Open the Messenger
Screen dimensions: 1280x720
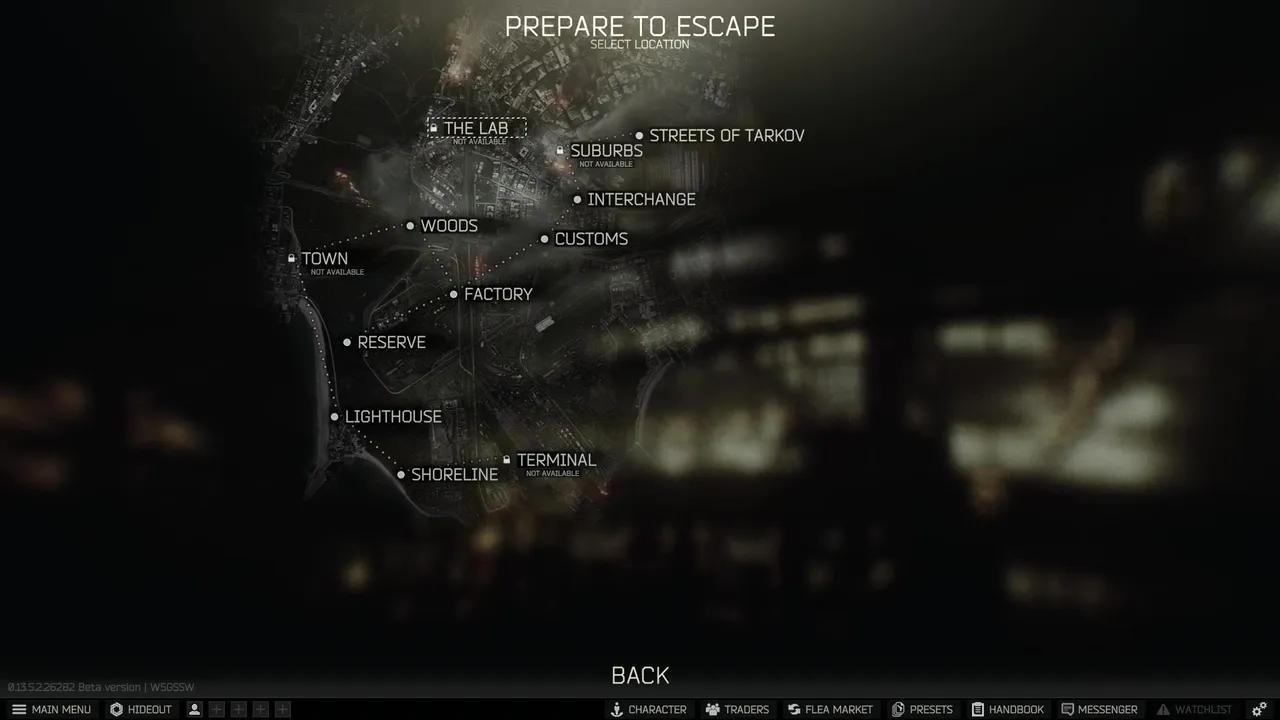point(1100,709)
